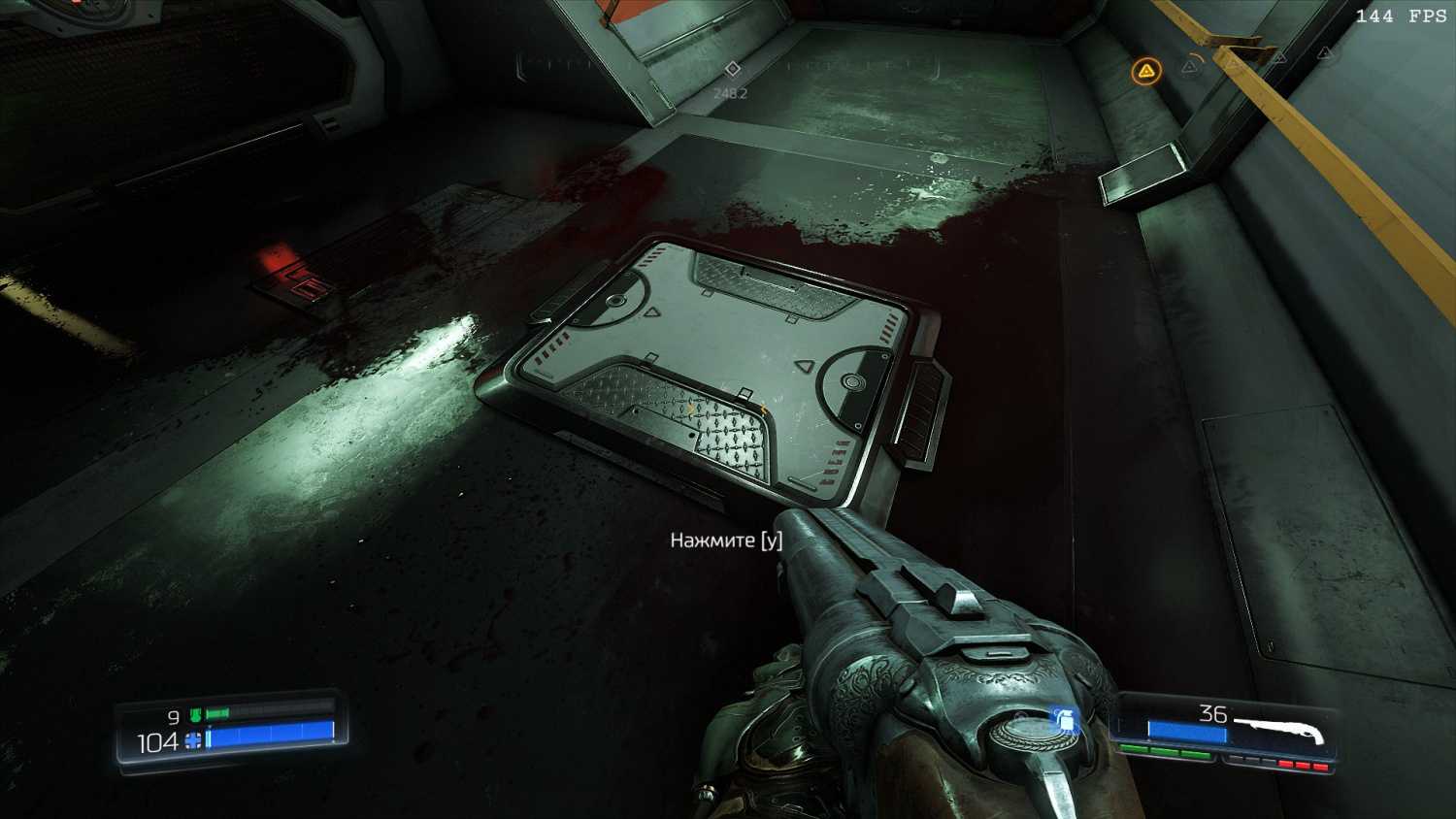Click the blue frag grenade equipment icon
The height and width of the screenshot is (819, 1456).
pos(1064,719)
